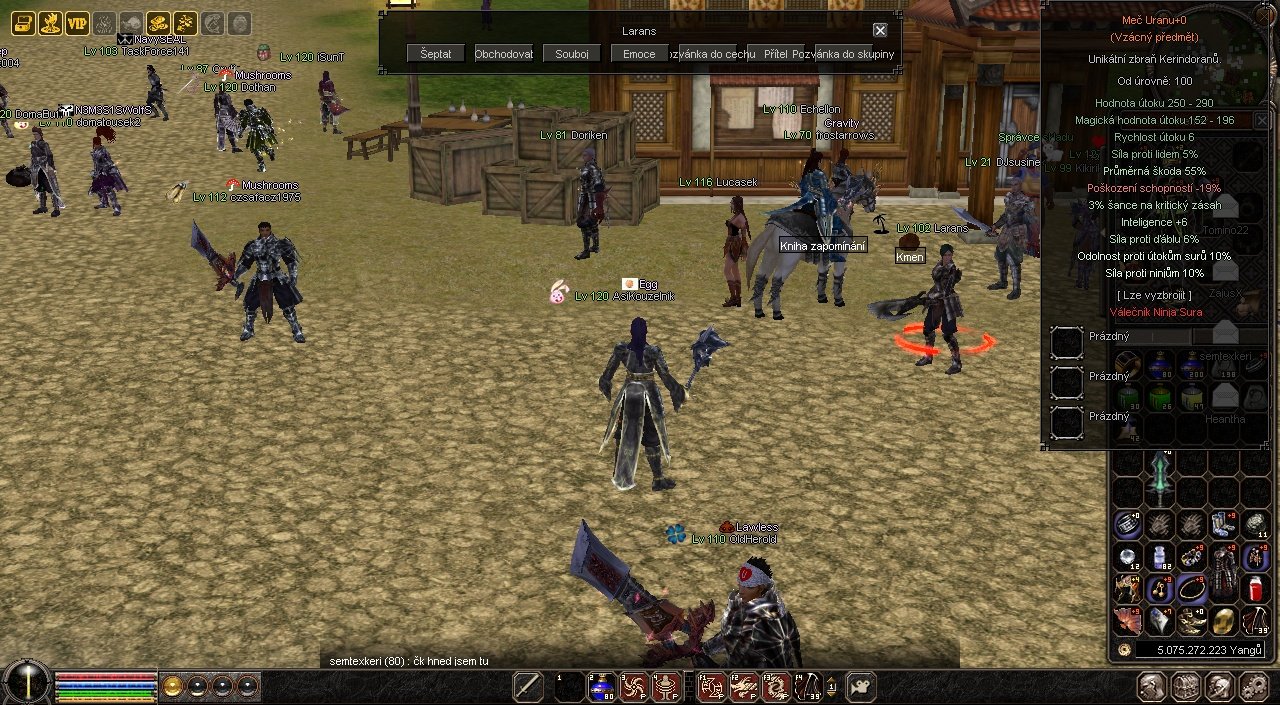Open the settings gears button
The height and width of the screenshot is (705, 1280).
1253,686
